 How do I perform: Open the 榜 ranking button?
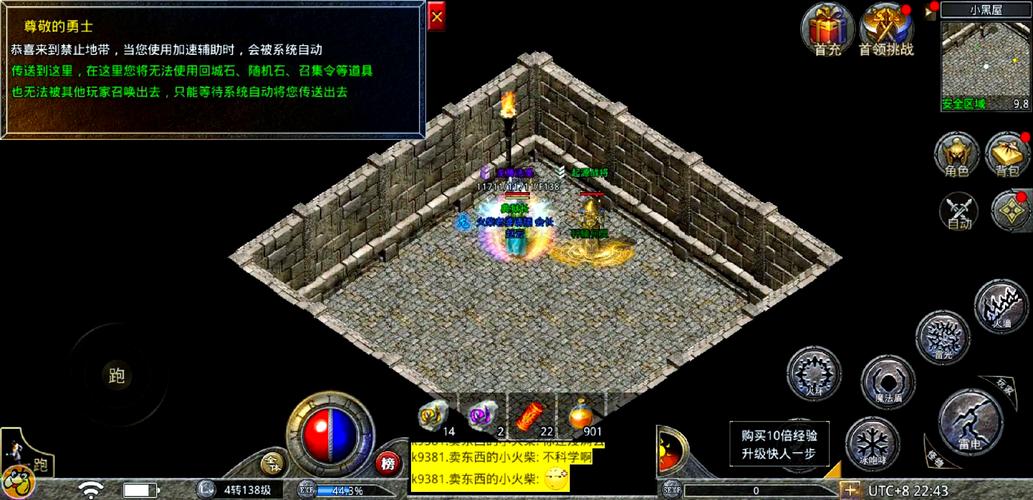[388, 463]
